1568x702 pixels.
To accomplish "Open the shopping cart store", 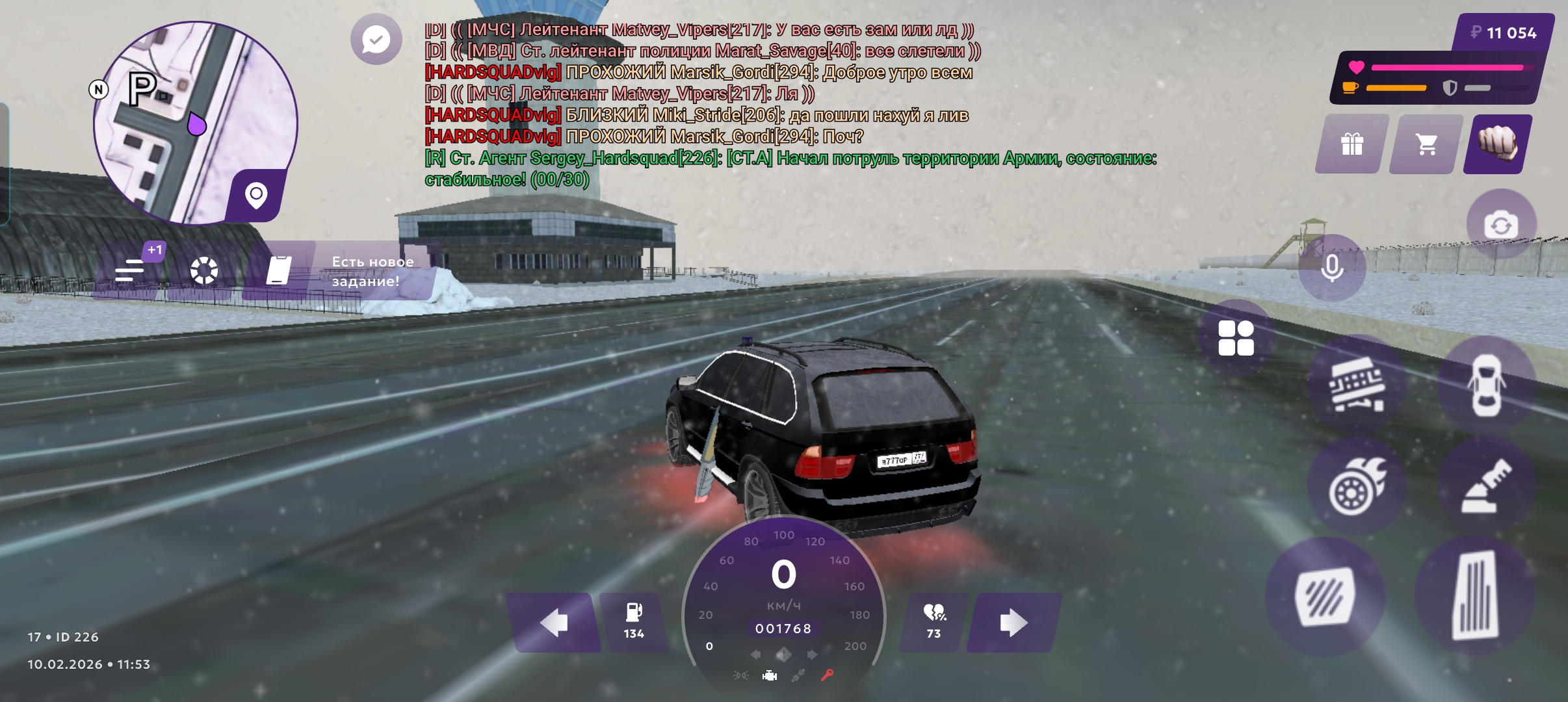I will [x=1426, y=144].
